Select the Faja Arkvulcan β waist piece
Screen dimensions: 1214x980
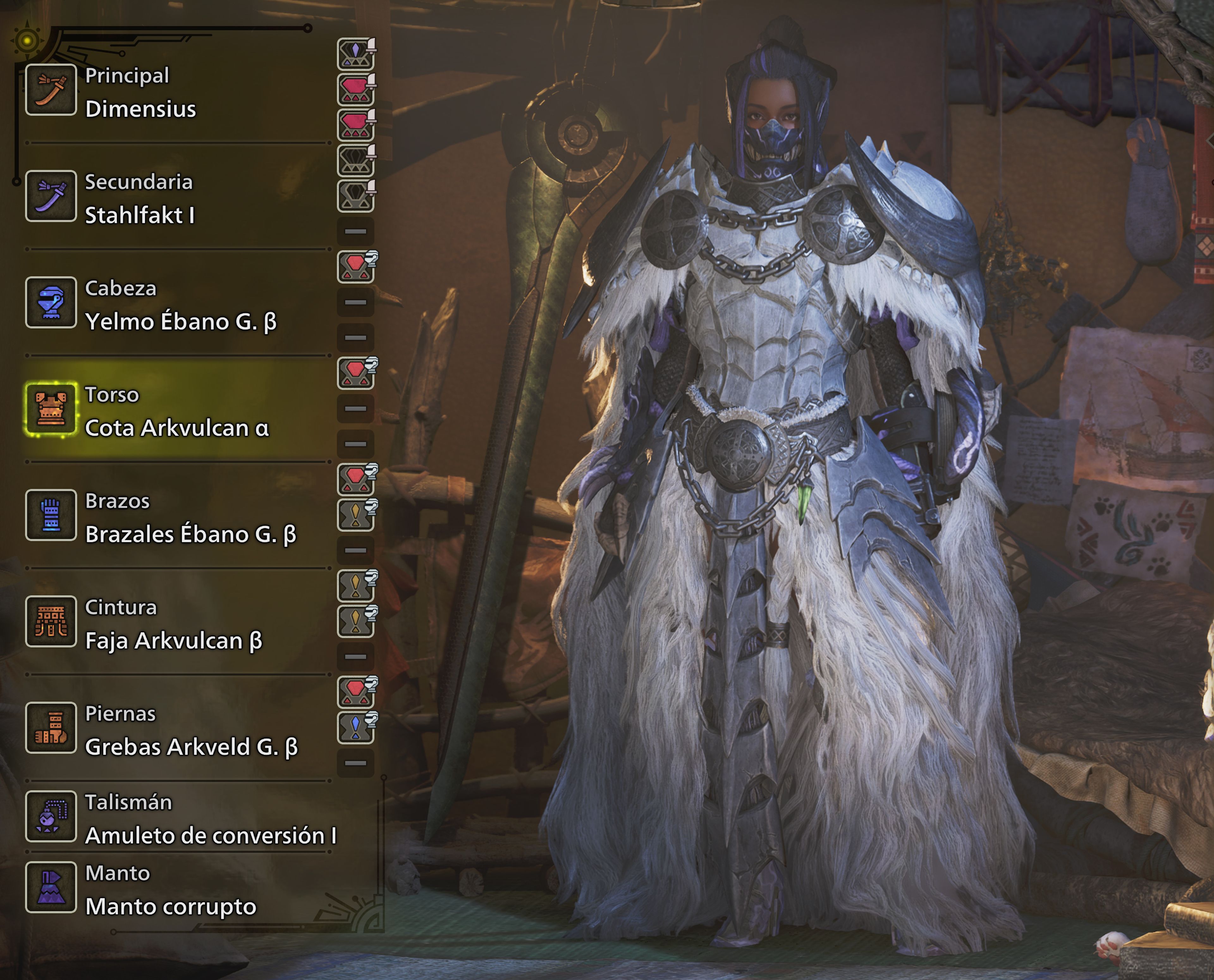coord(169,642)
